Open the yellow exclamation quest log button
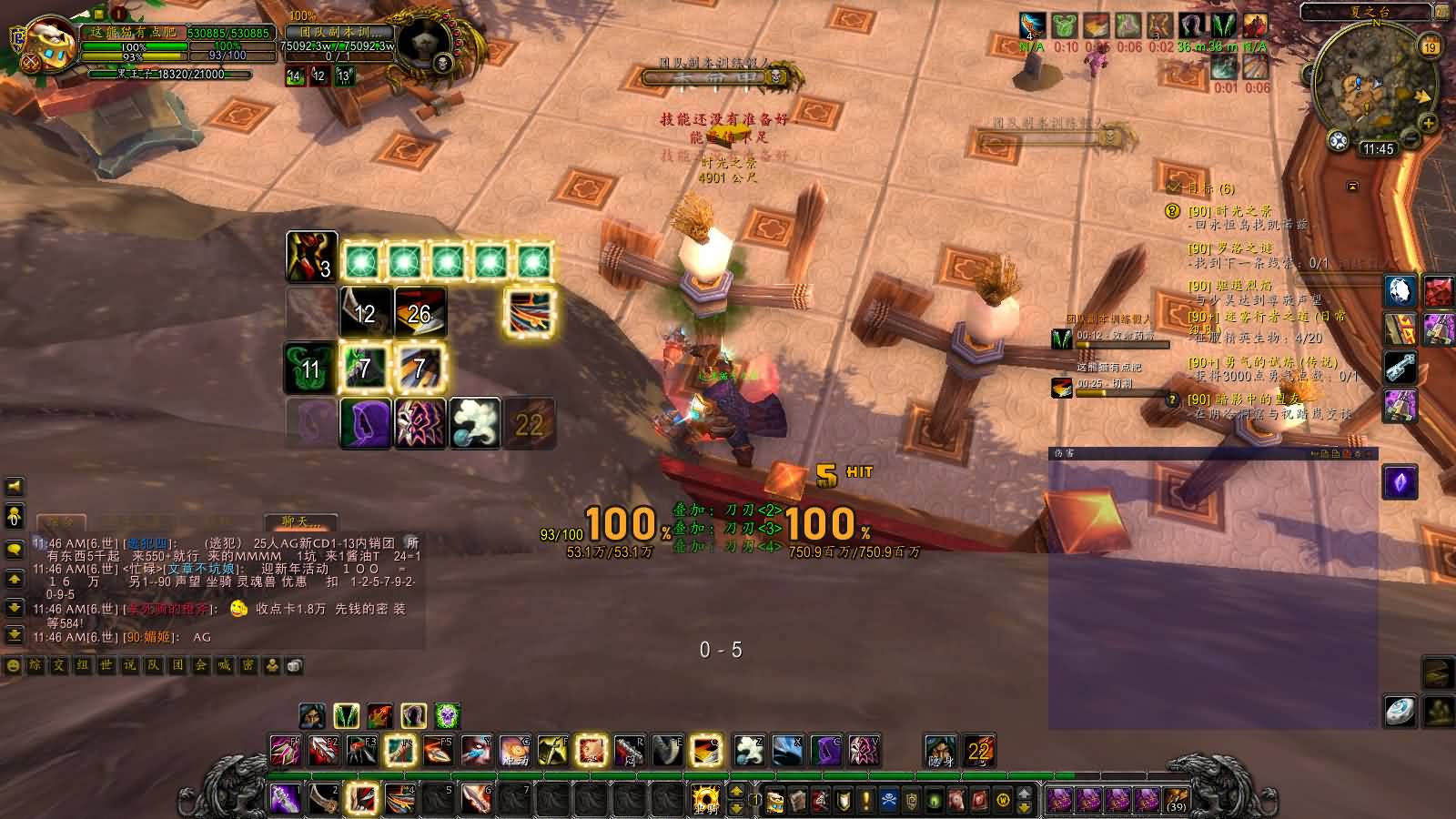 (x=865, y=801)
